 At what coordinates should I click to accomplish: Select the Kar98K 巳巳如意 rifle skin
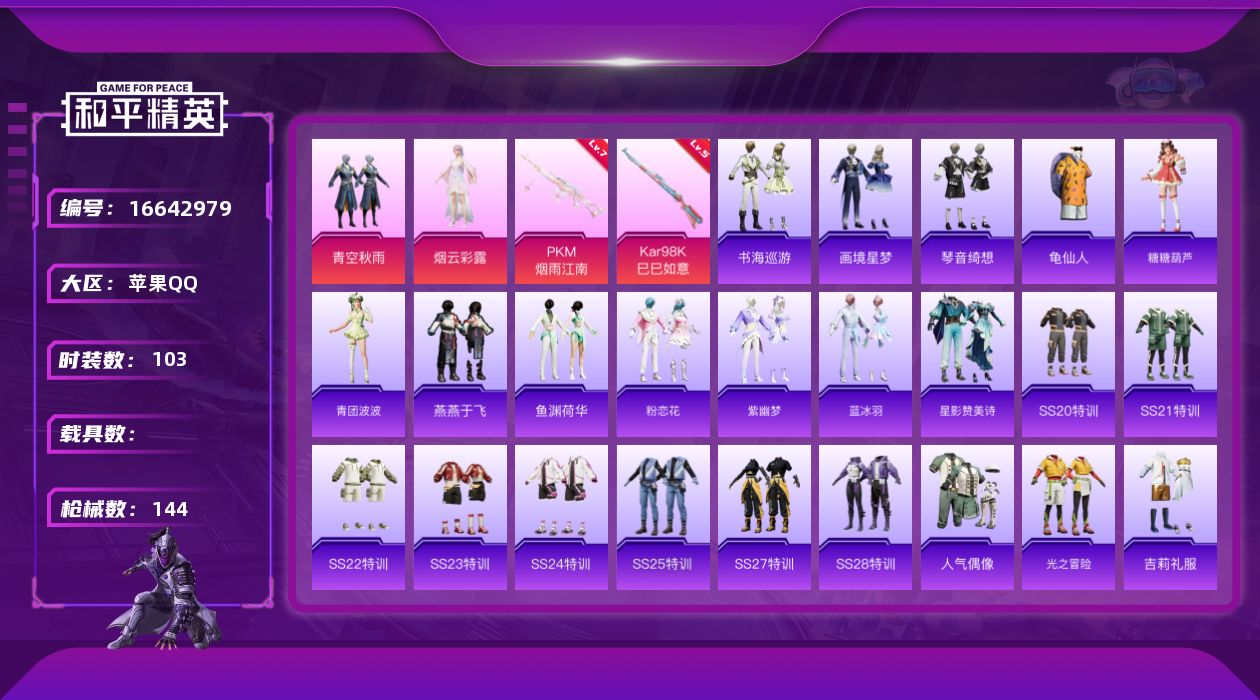(663, 211)
